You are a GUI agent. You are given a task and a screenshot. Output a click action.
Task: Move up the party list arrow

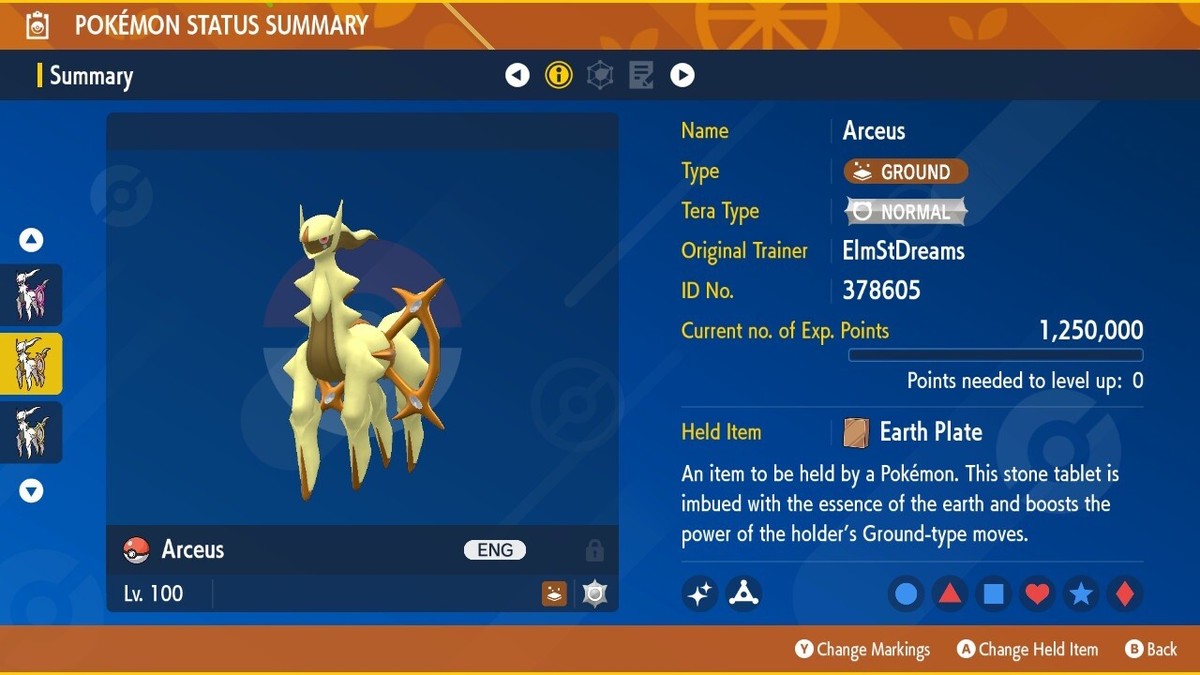[31, 240]
